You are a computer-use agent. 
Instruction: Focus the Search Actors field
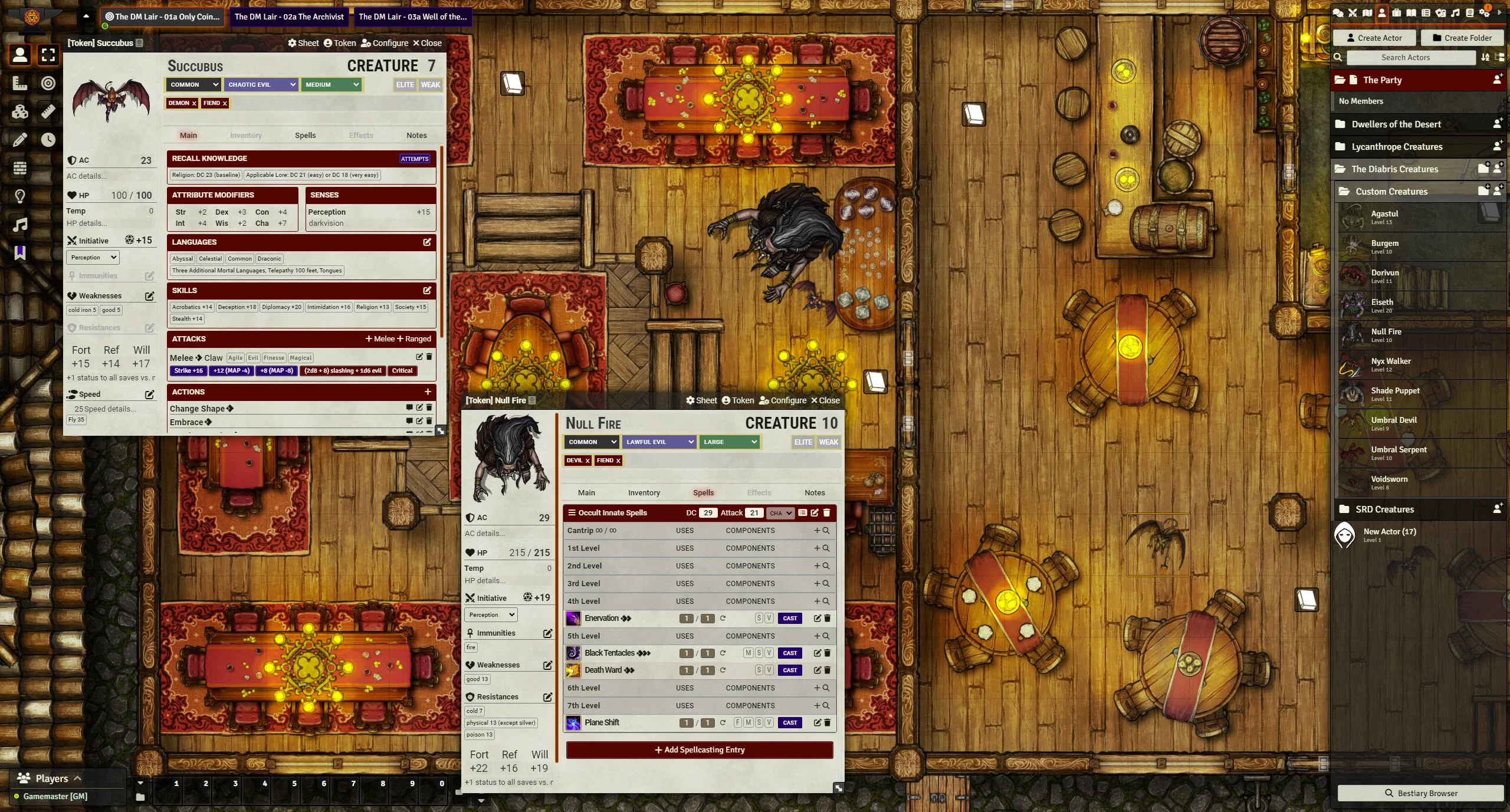tap(1410, 58)
